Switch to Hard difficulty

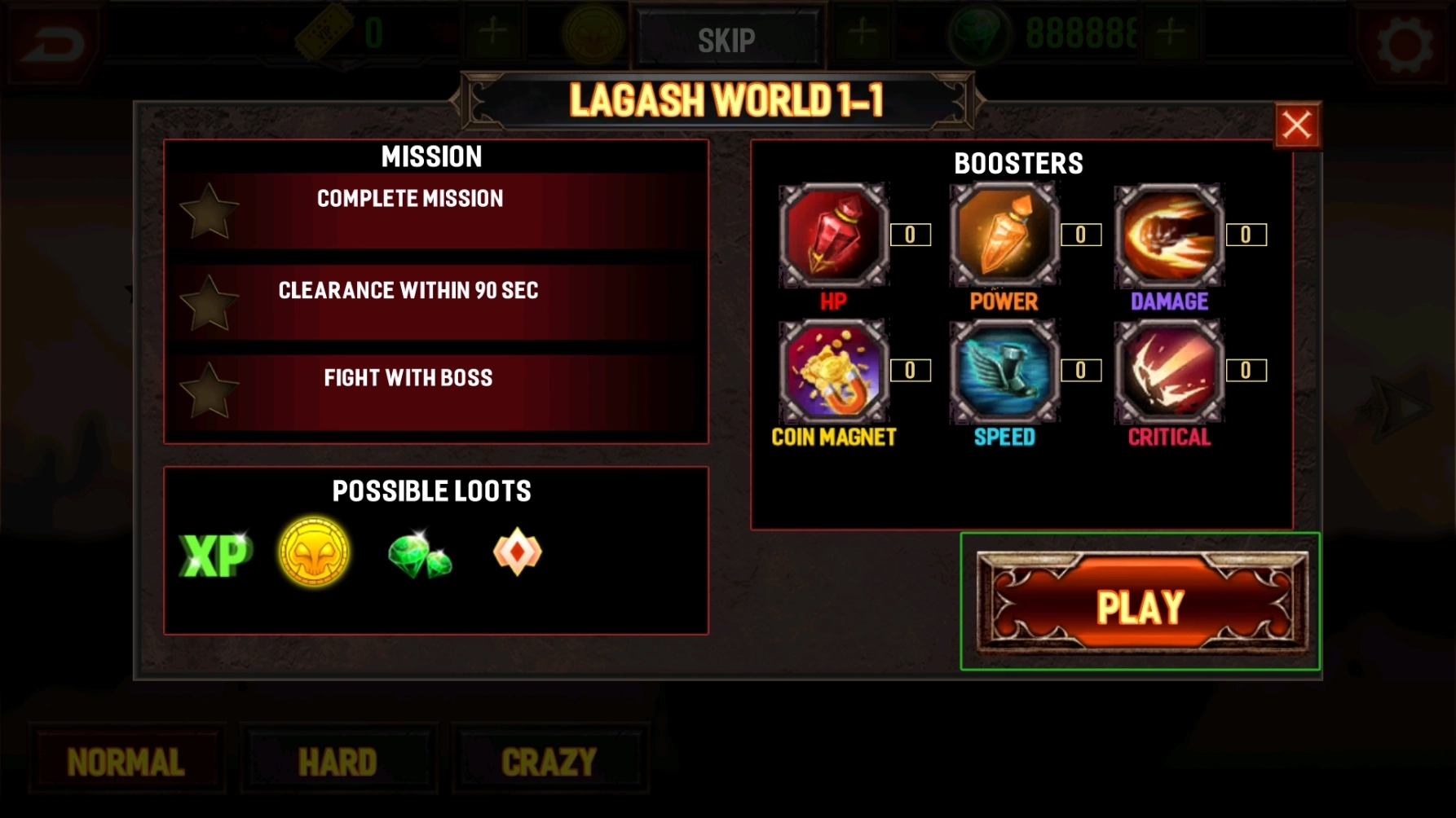(338, 763)
